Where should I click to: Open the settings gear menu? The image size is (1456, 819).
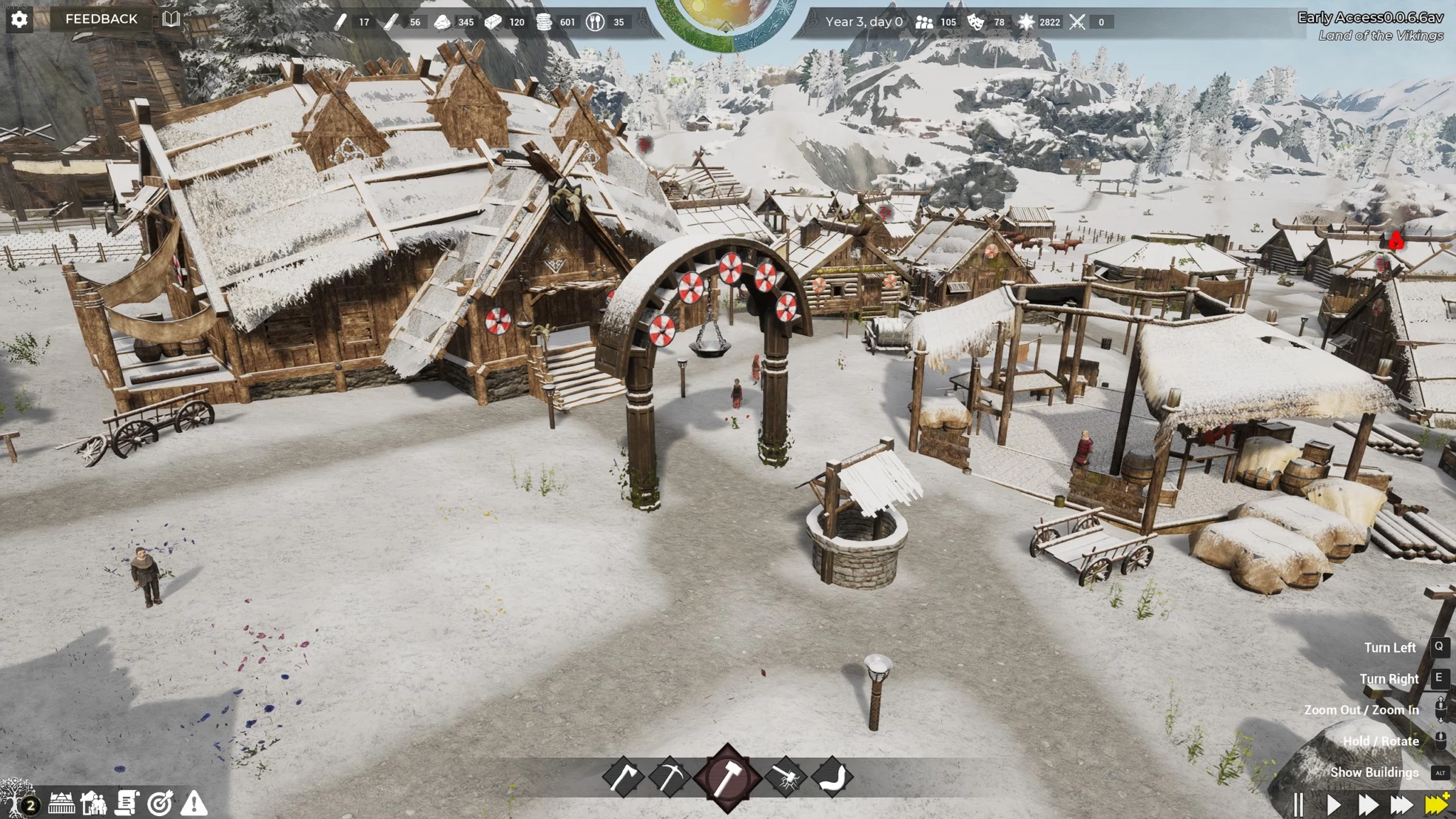pyautogui.click(x=19, y=19)
